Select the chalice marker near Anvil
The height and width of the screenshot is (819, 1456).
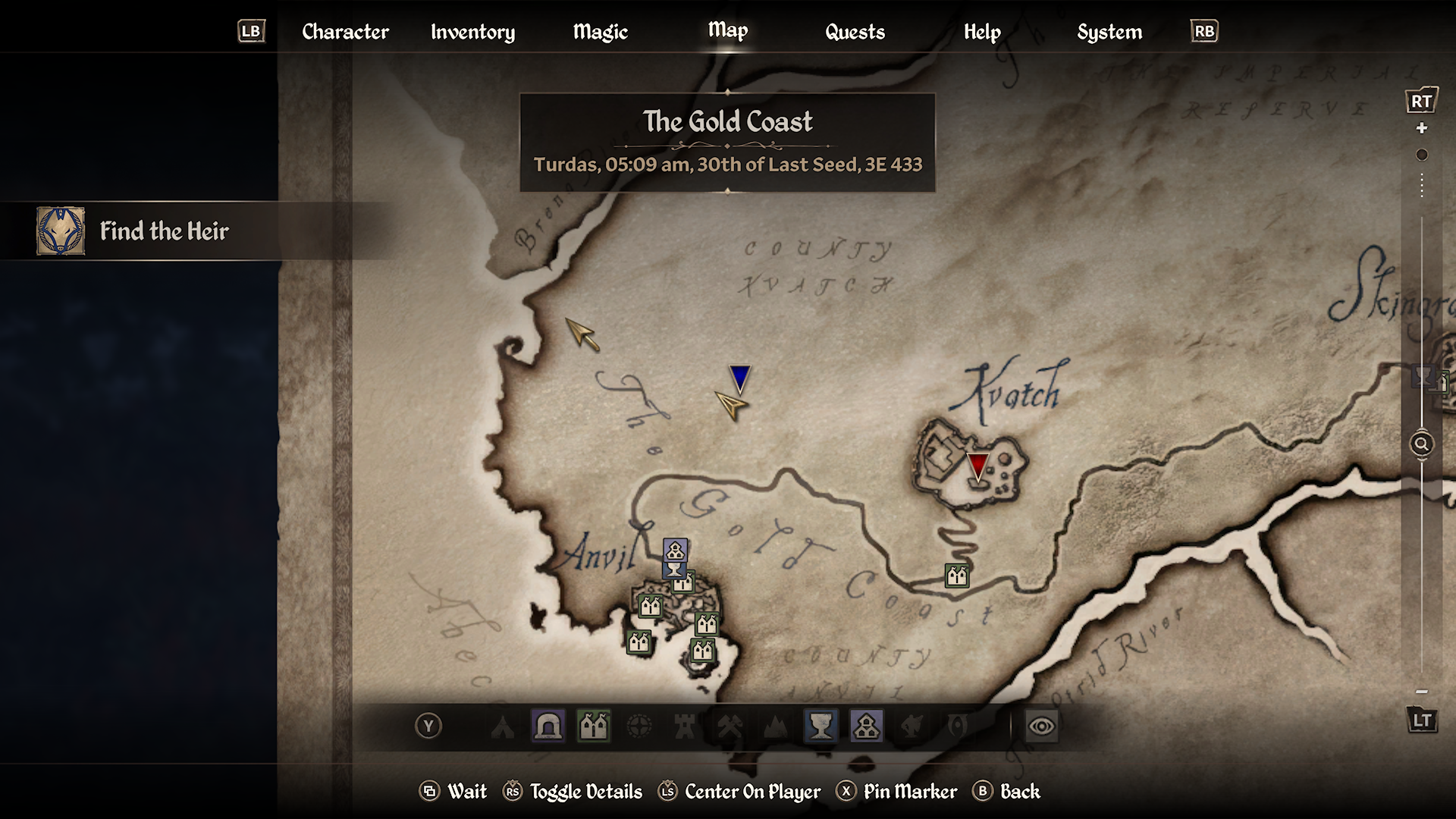[x=674, y=569]
